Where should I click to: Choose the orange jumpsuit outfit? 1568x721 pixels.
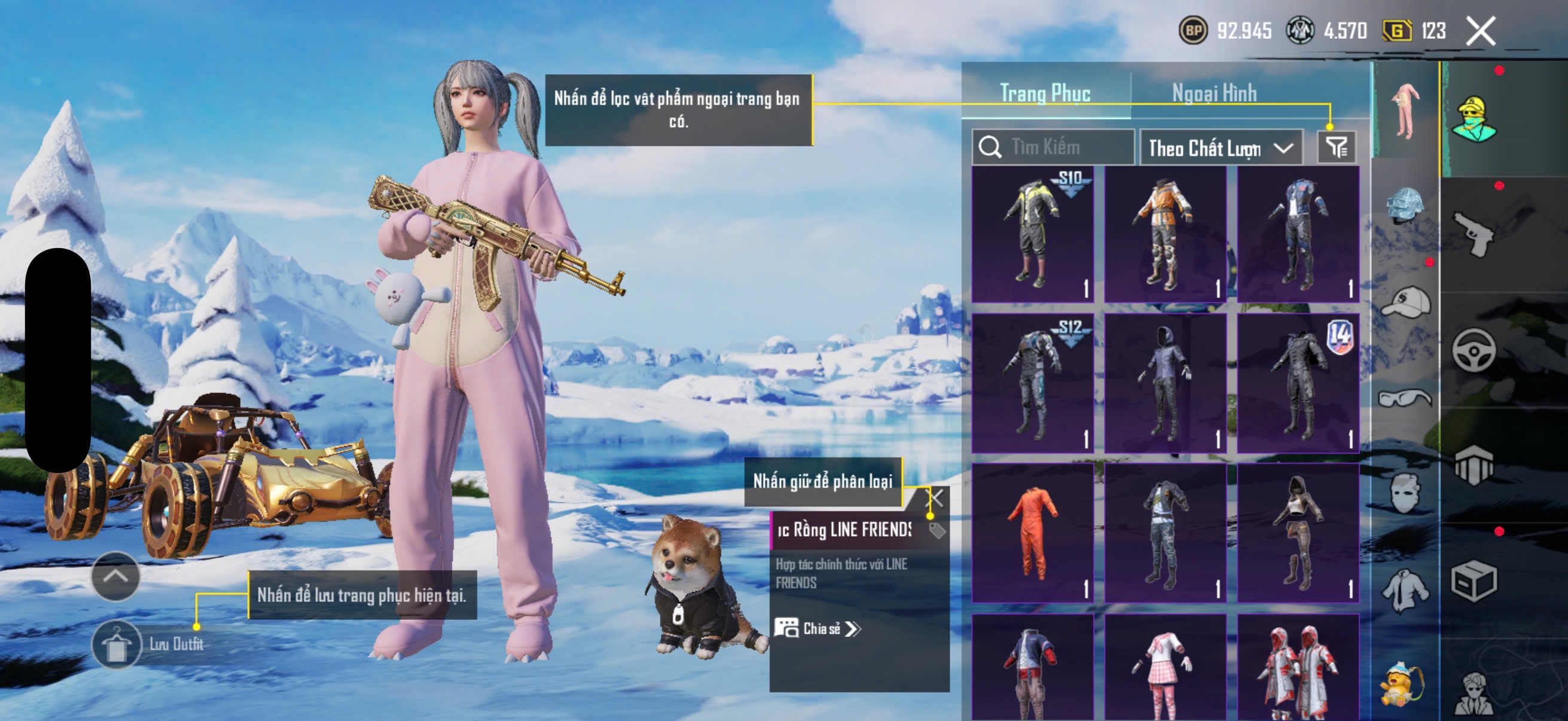click(x=1032, y=533)
